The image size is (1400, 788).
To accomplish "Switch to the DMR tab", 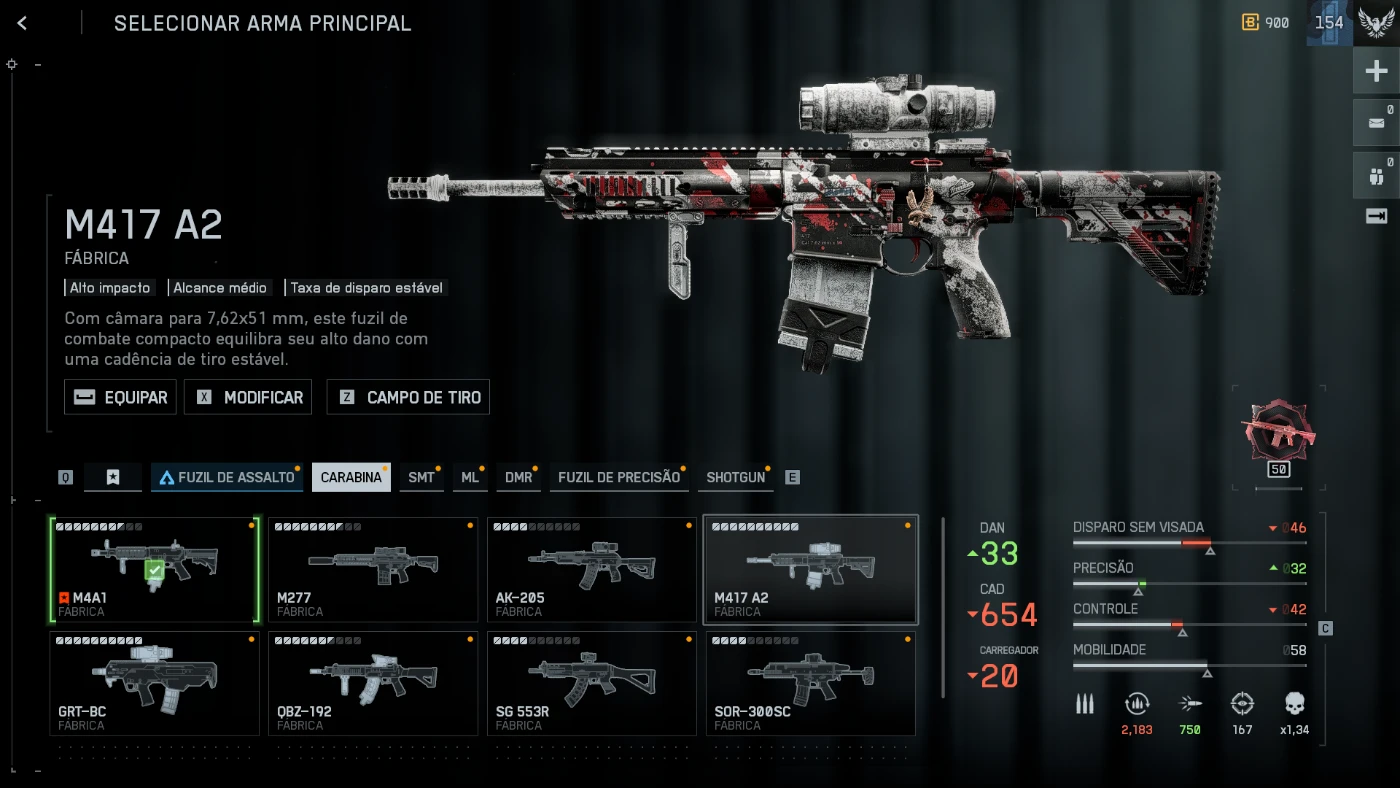I will click(518, 477).
